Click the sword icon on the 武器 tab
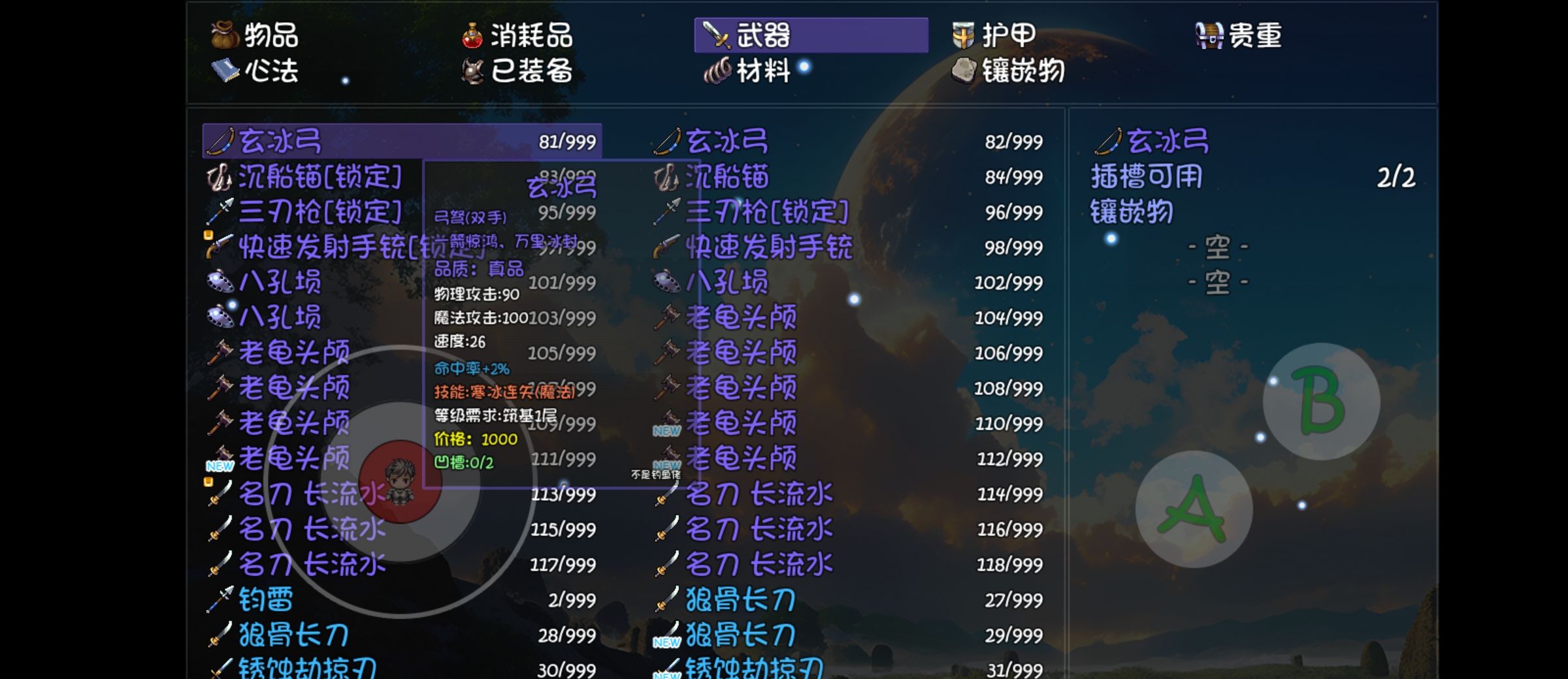 tap(716, 35)
